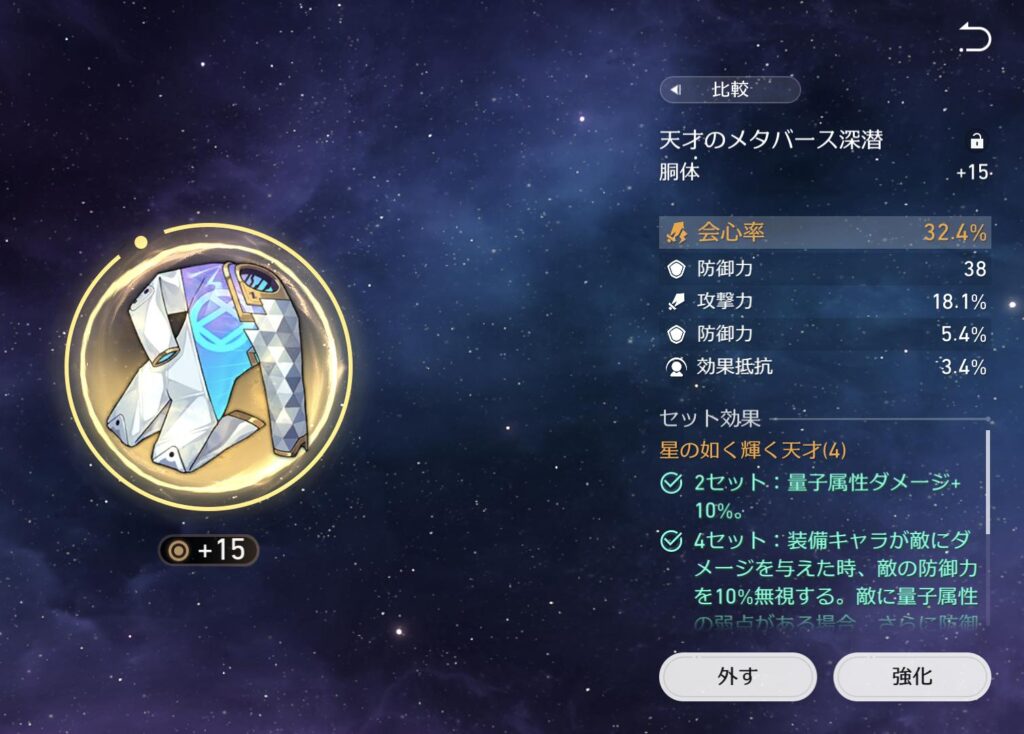The width and height of the screenshot is (1024, 734).
Task: Select the 会心率 main stat row
Action: coord(824,234)
